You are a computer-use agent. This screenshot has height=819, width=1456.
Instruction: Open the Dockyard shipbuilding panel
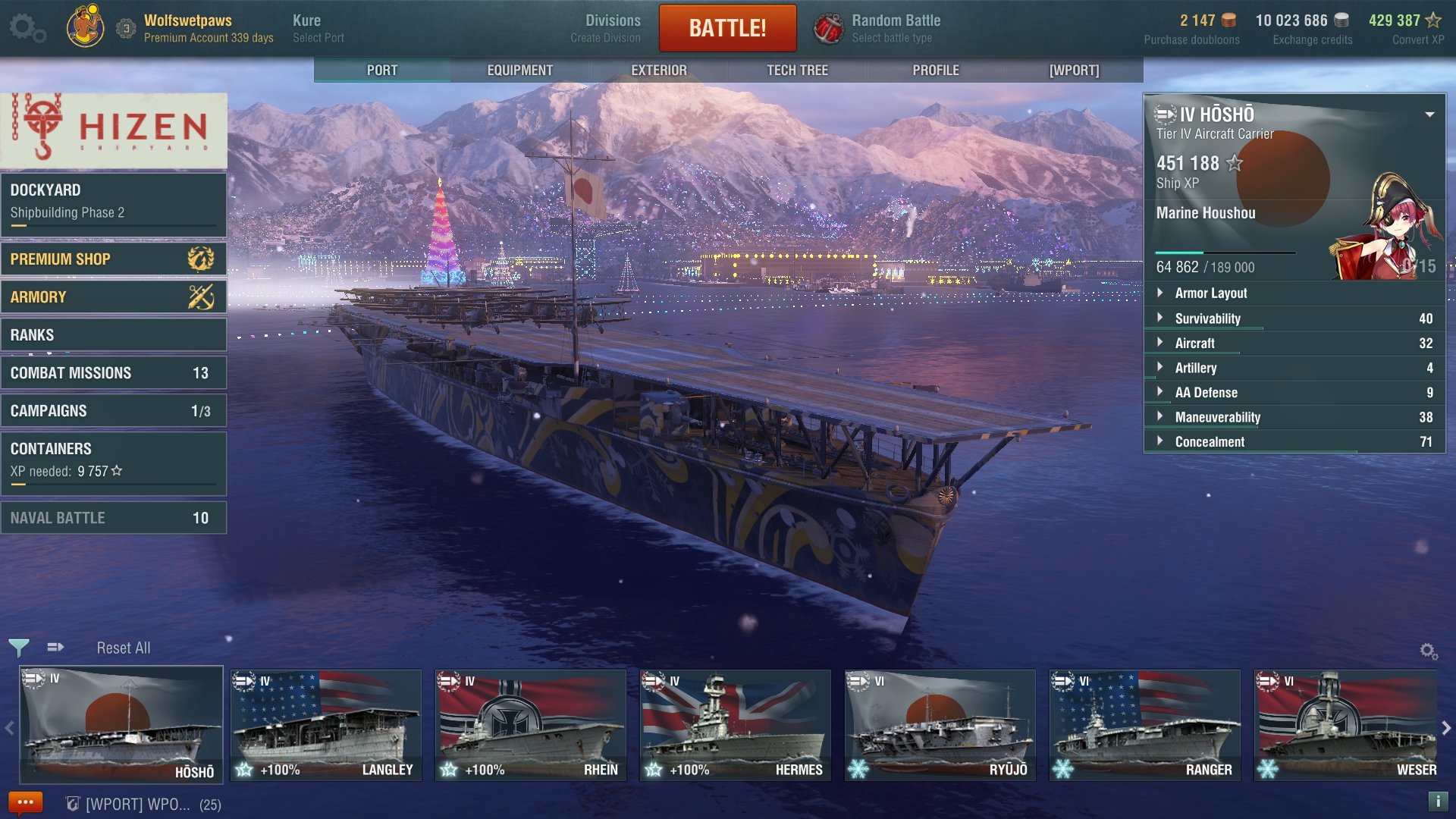click(x=114, y=201)
